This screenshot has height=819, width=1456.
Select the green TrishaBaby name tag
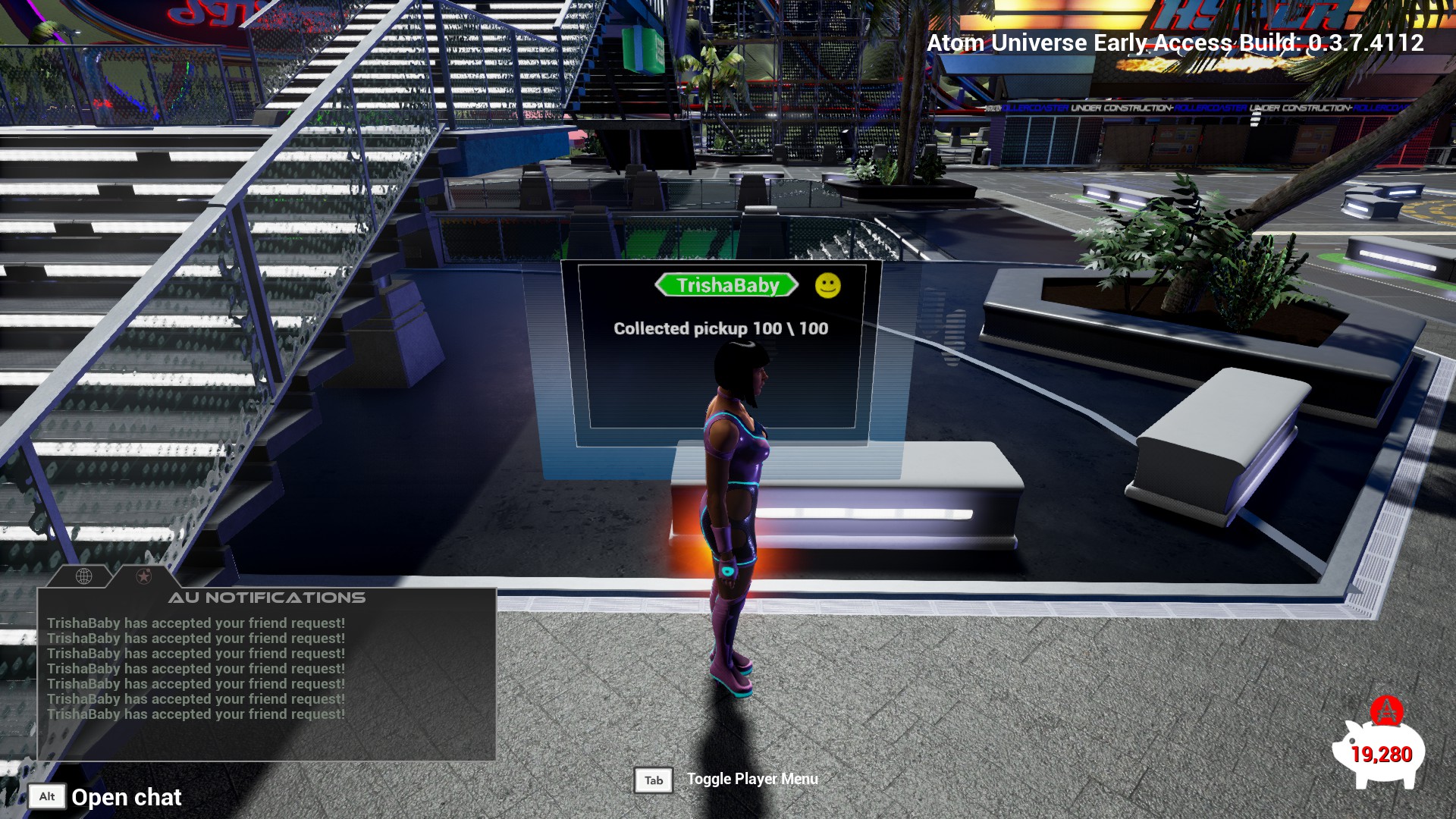[x=727, y=285]
